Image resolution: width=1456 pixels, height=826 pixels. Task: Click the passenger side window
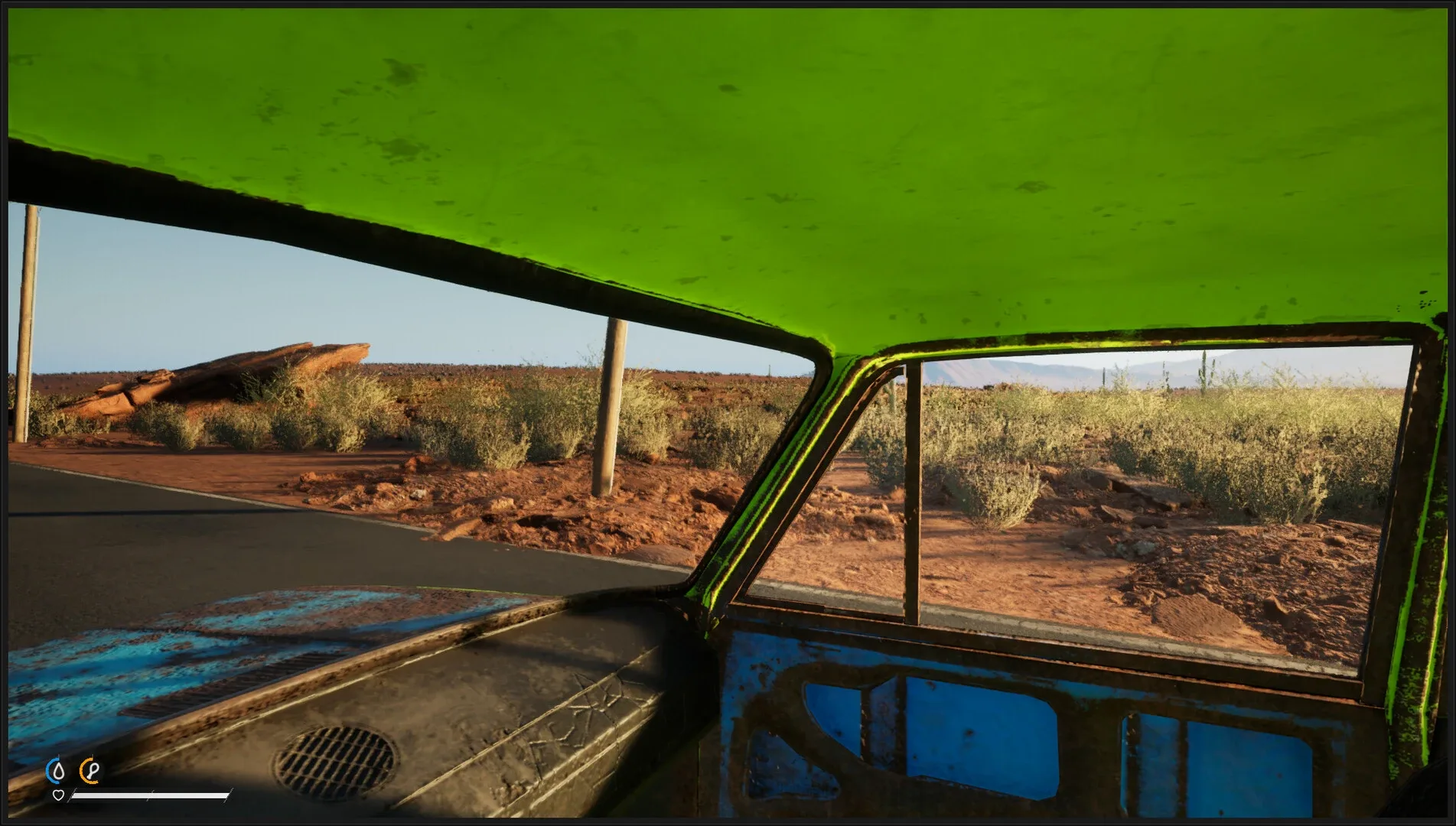click(1148, 474)
